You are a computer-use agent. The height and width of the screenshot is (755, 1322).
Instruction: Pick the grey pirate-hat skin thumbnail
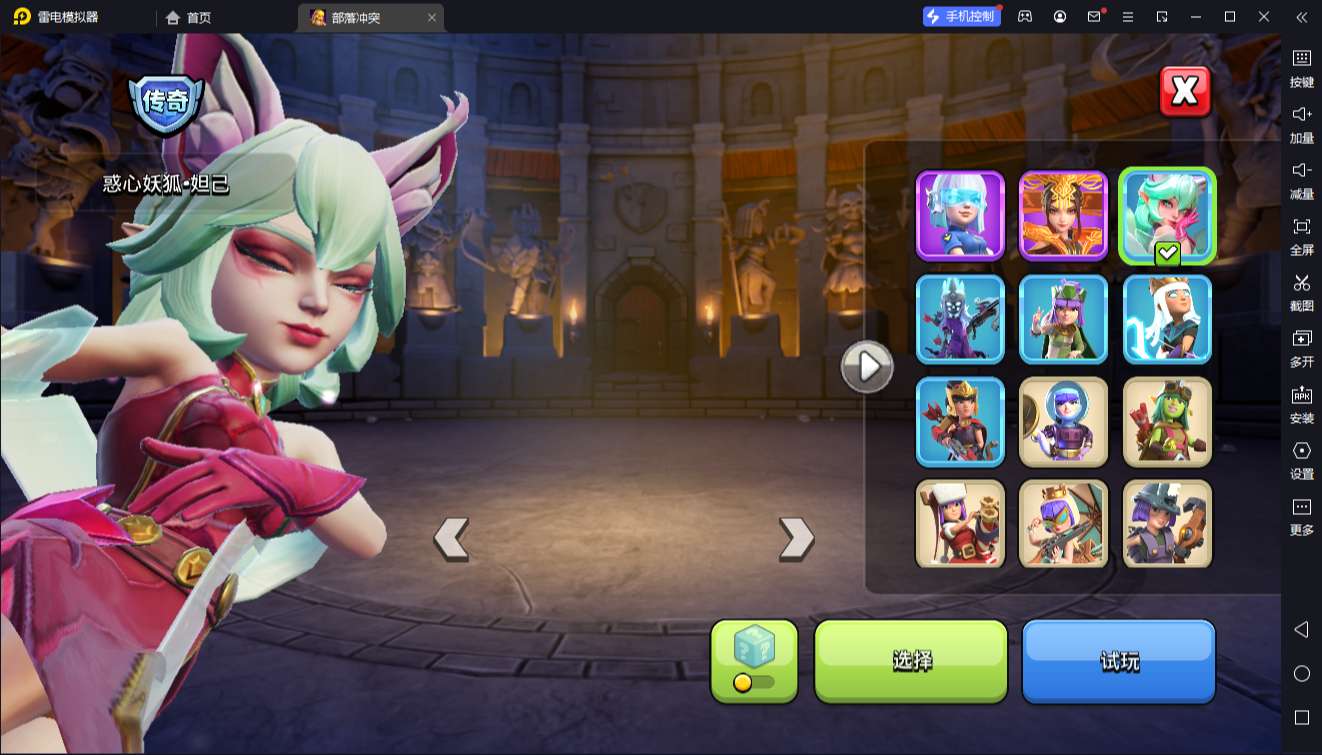pos(1167,524)
